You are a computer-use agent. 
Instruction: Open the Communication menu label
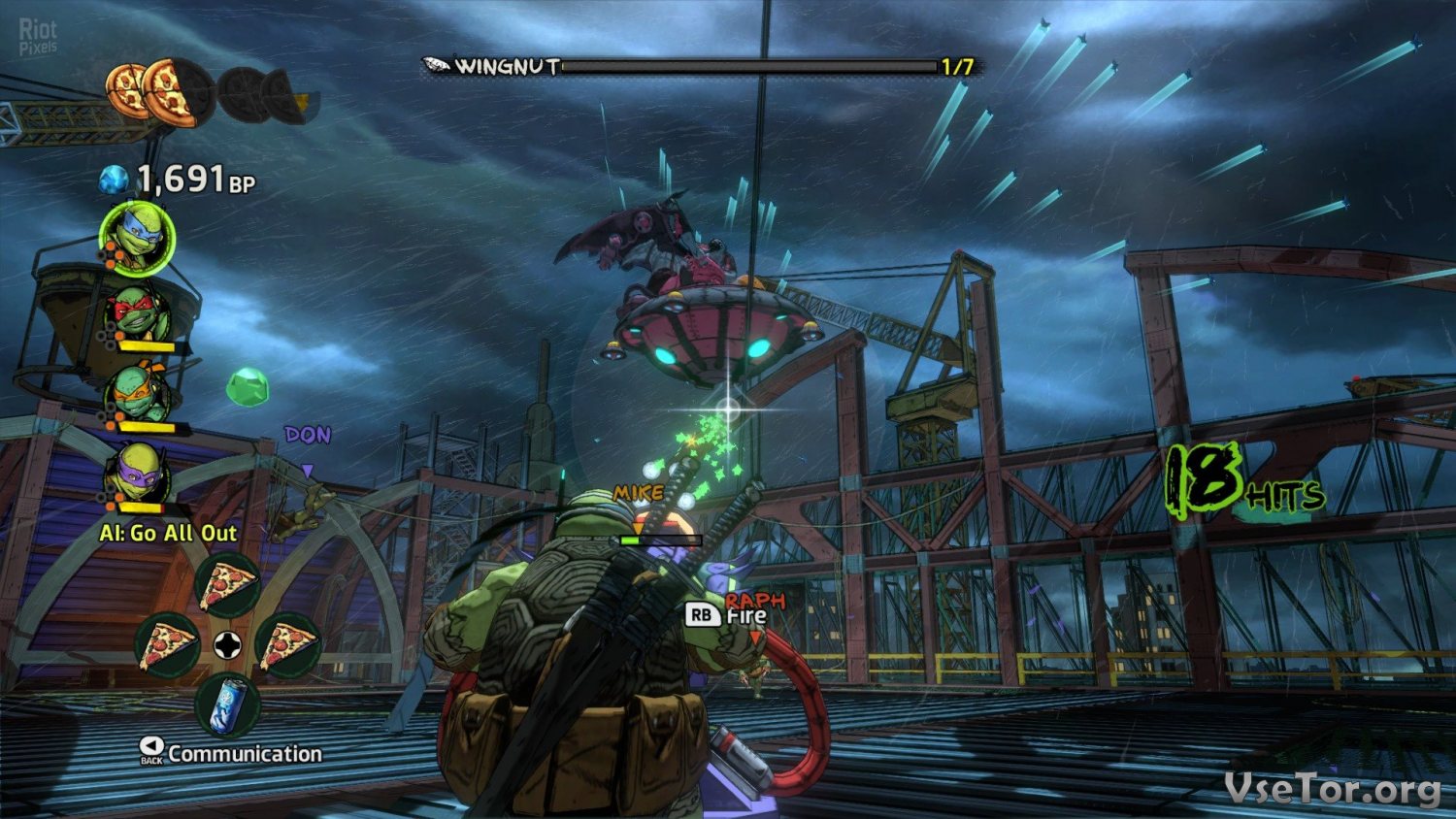[243, 754]
